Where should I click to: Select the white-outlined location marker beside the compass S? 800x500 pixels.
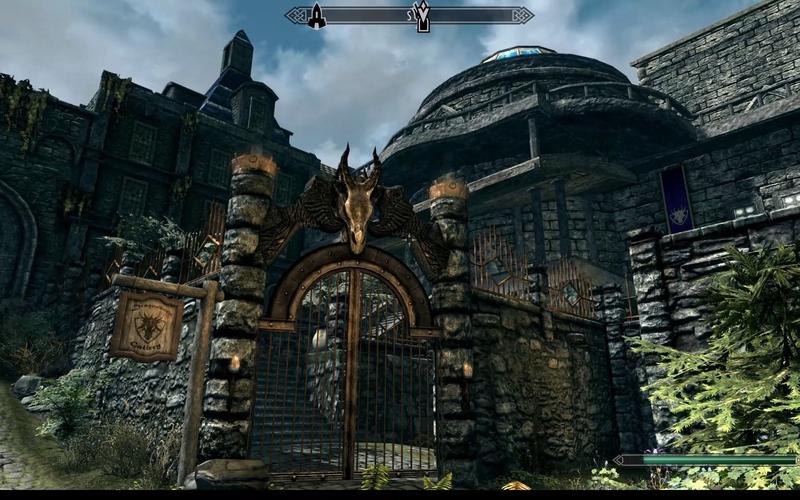click(x=422, y=15)
